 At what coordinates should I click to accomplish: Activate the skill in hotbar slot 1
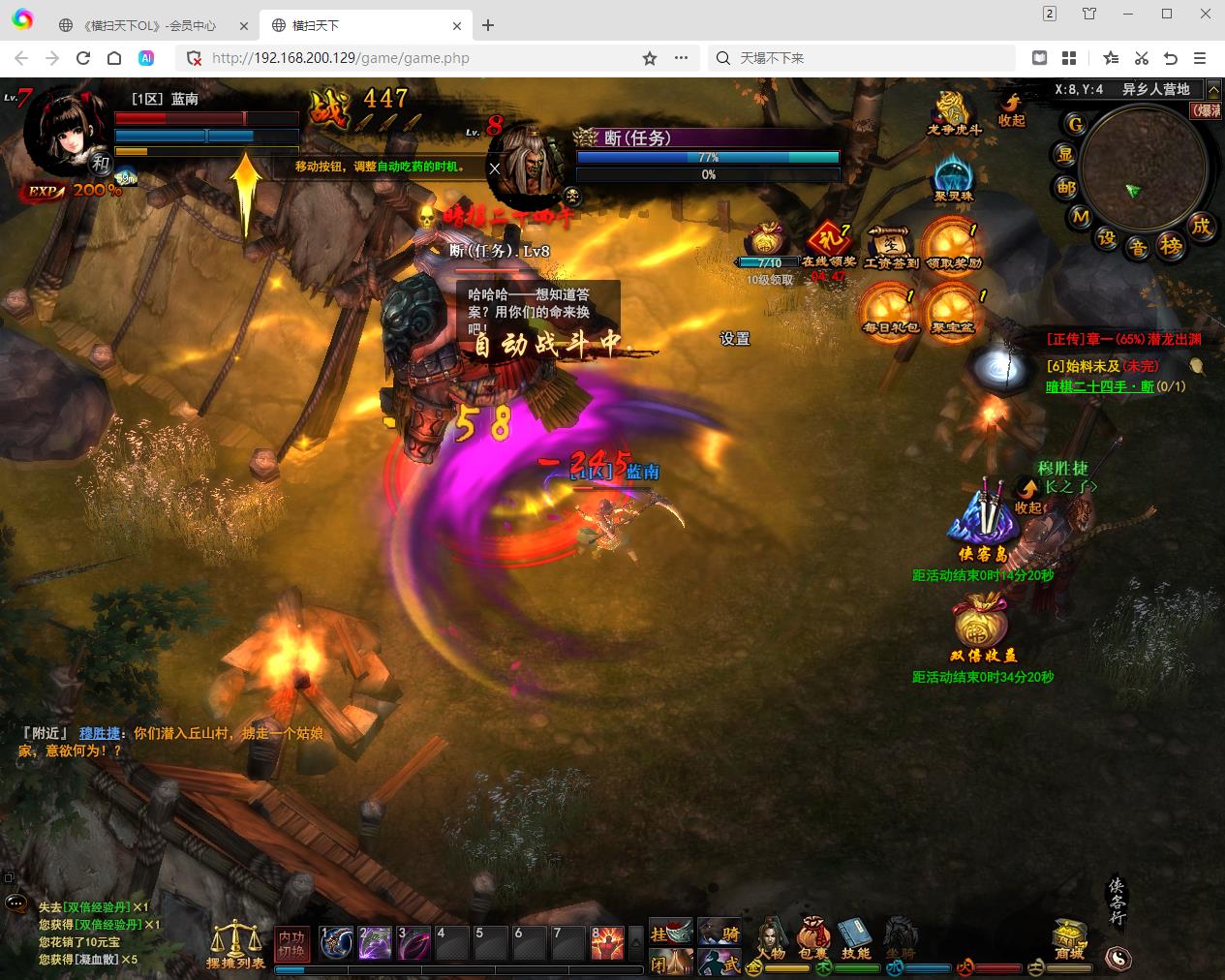point(336,942)
